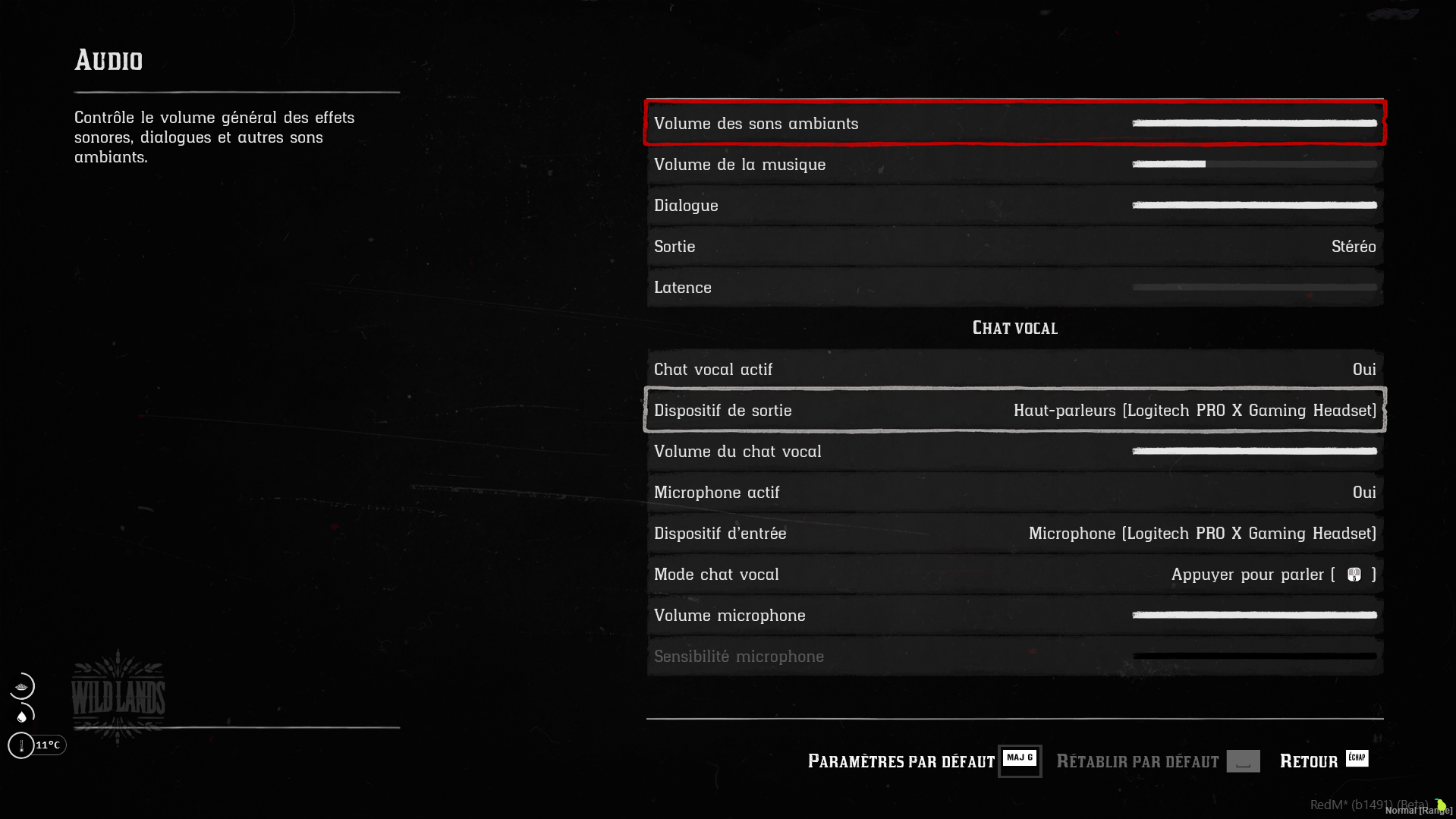Adjust the Volume des sons ambiants slider
1456x819 pixels.
click(x=1253, y=123)
